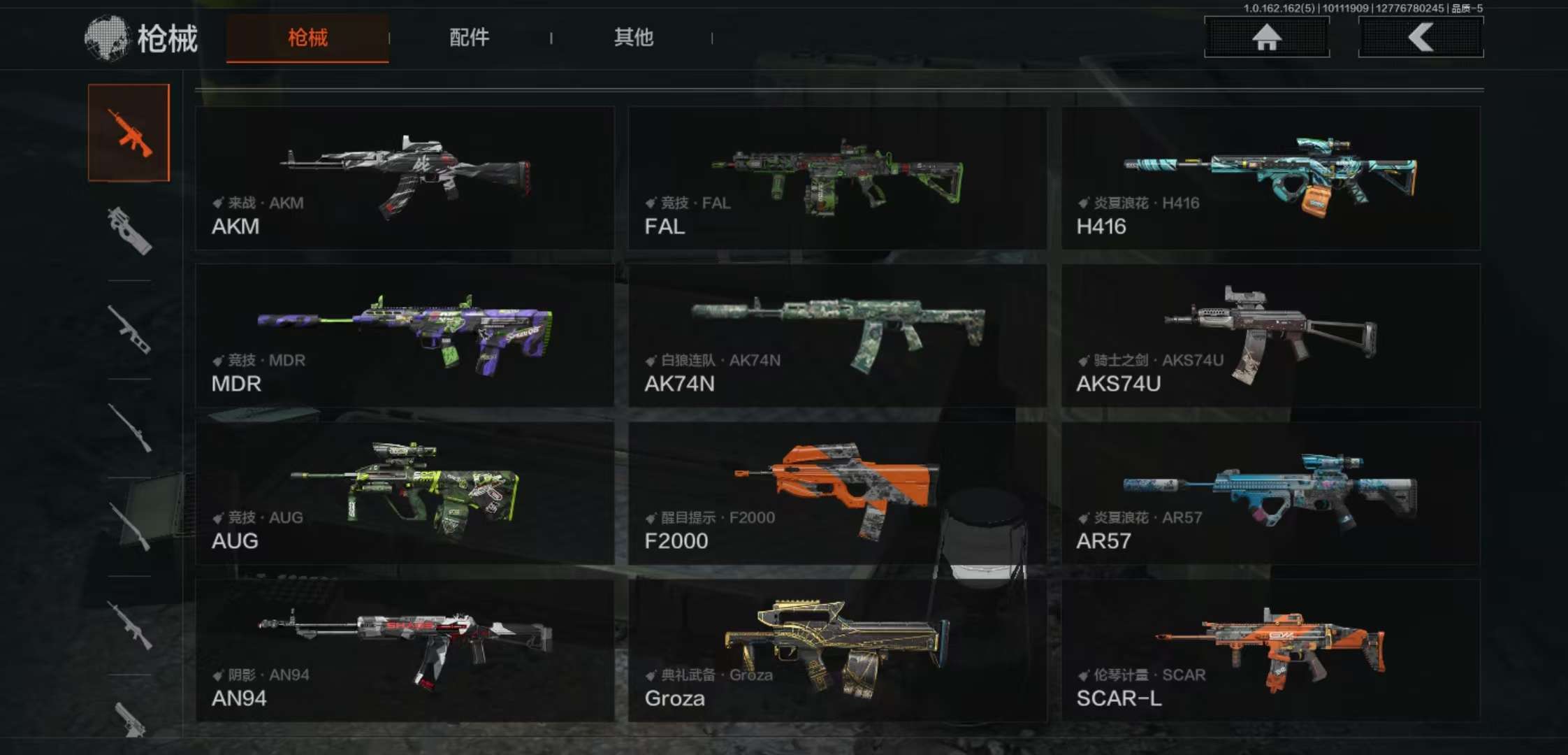The image size is (1568, 755).
Task: Open the 配件 attachments tab
Action: (x=469, y=38)
